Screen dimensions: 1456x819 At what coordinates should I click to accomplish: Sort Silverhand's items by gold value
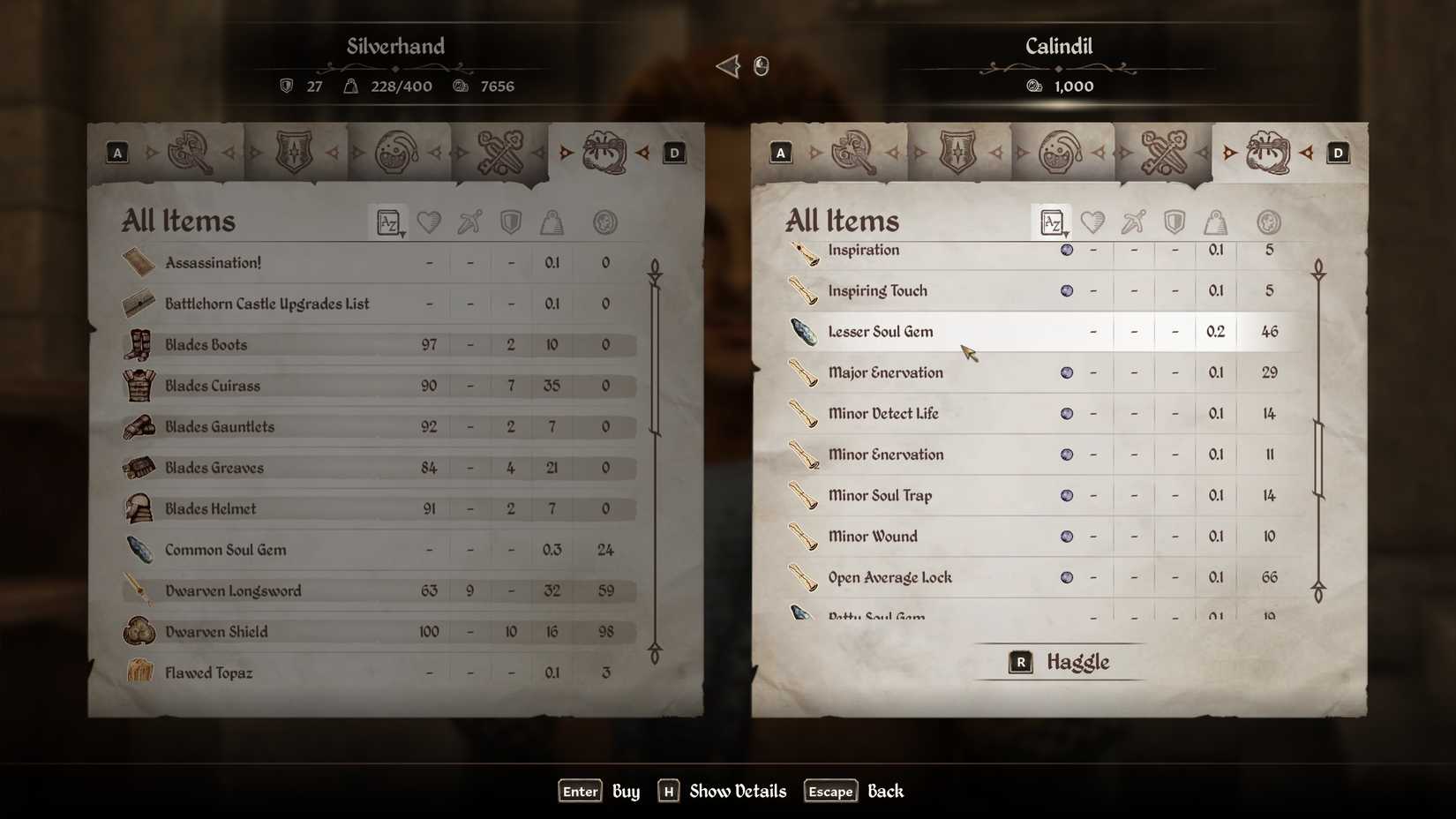[605, 222]
